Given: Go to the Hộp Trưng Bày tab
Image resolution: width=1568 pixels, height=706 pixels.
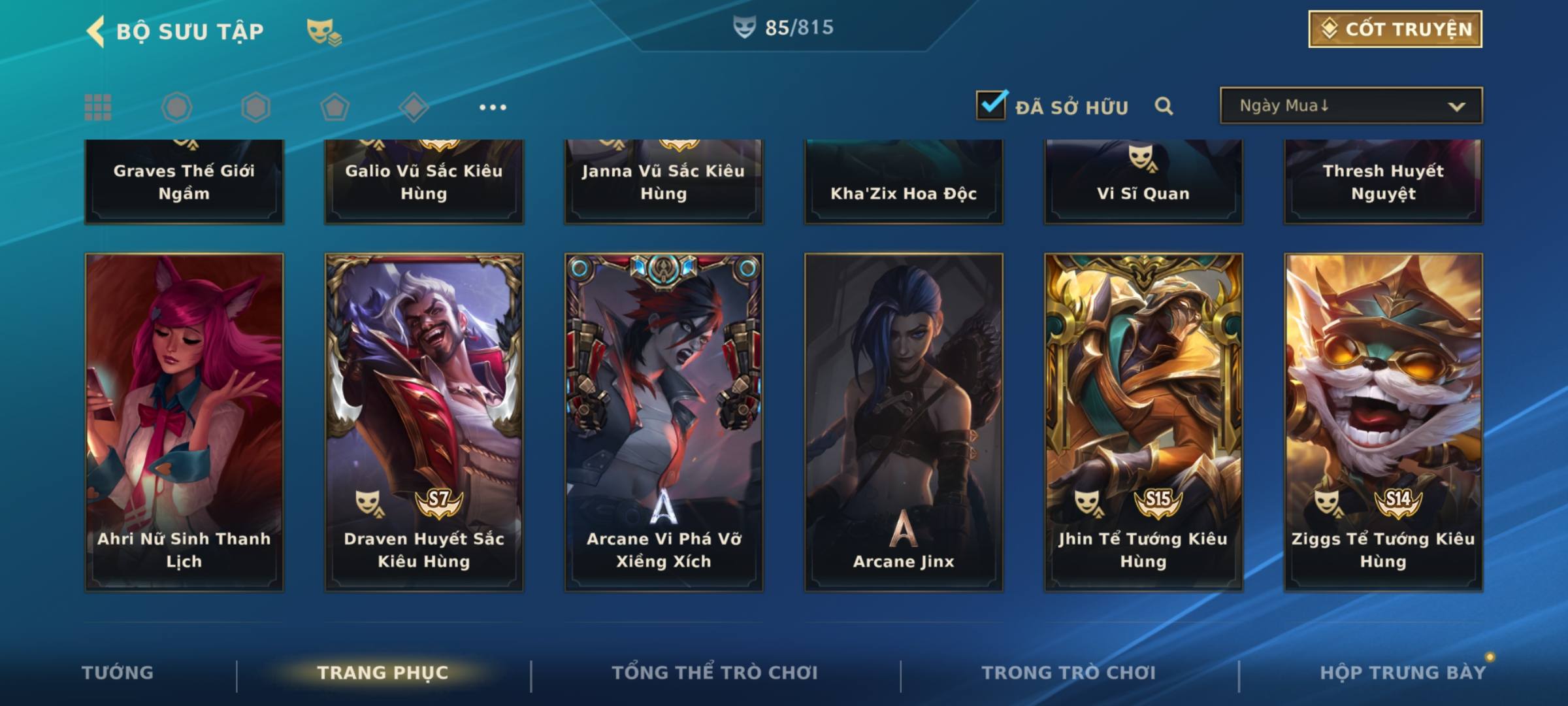Looking at the screenshot, I should tap(1403, 673).
